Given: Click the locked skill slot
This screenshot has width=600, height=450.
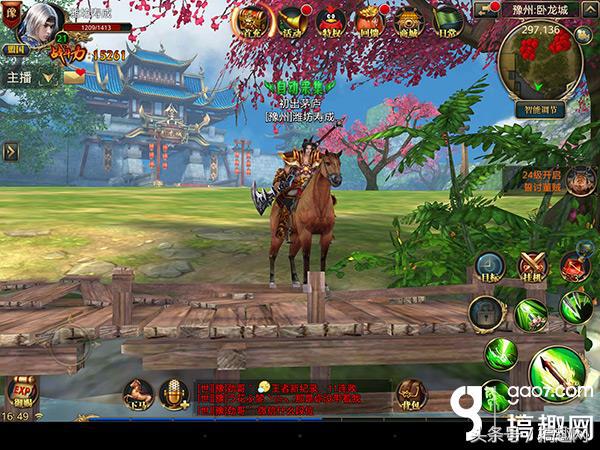Looking at the screenshot, I should 487,313.
